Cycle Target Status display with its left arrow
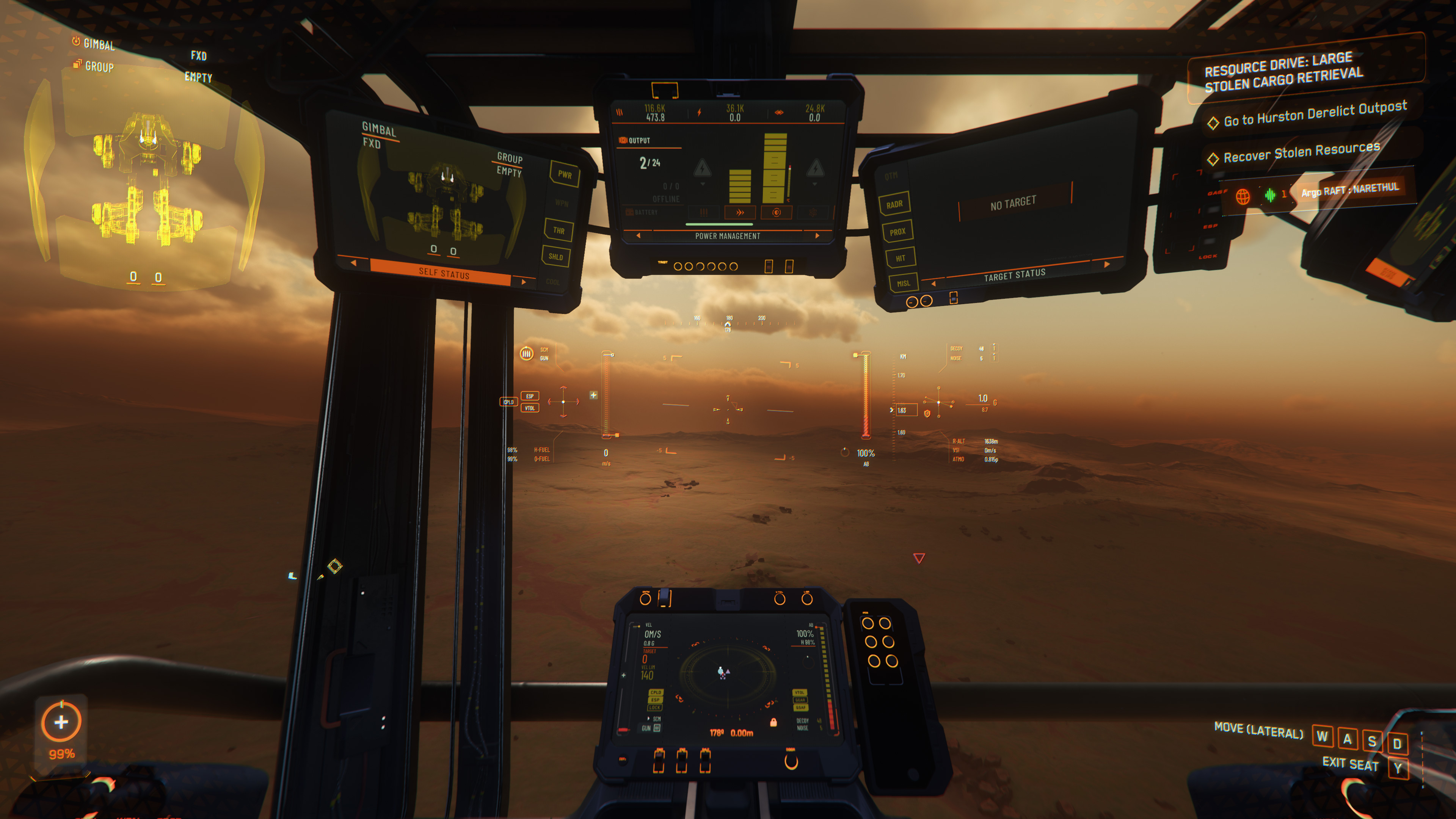The width and height of the screenshot is (1456, 819). click(933, 283)
